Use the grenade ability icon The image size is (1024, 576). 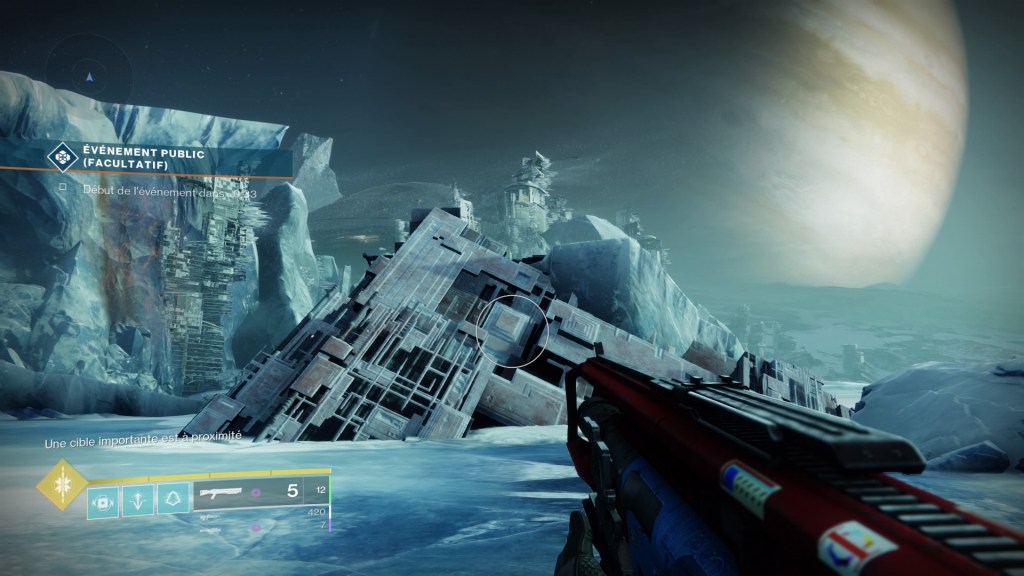[x=102, y=499]
